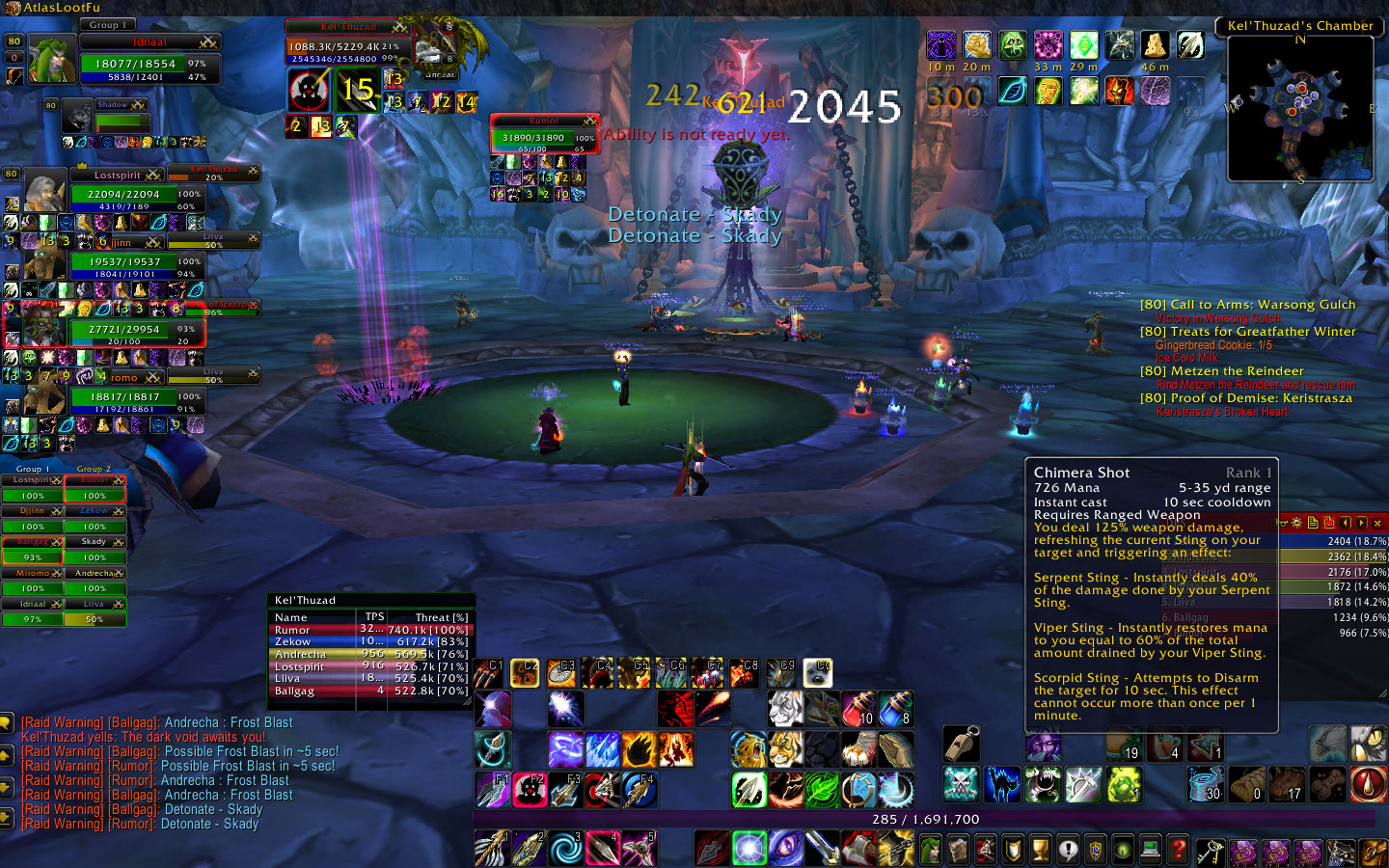The image size is (1389, 868).
Task: Cast the blue swirl ability on key 3
Action: click(565, 849)
